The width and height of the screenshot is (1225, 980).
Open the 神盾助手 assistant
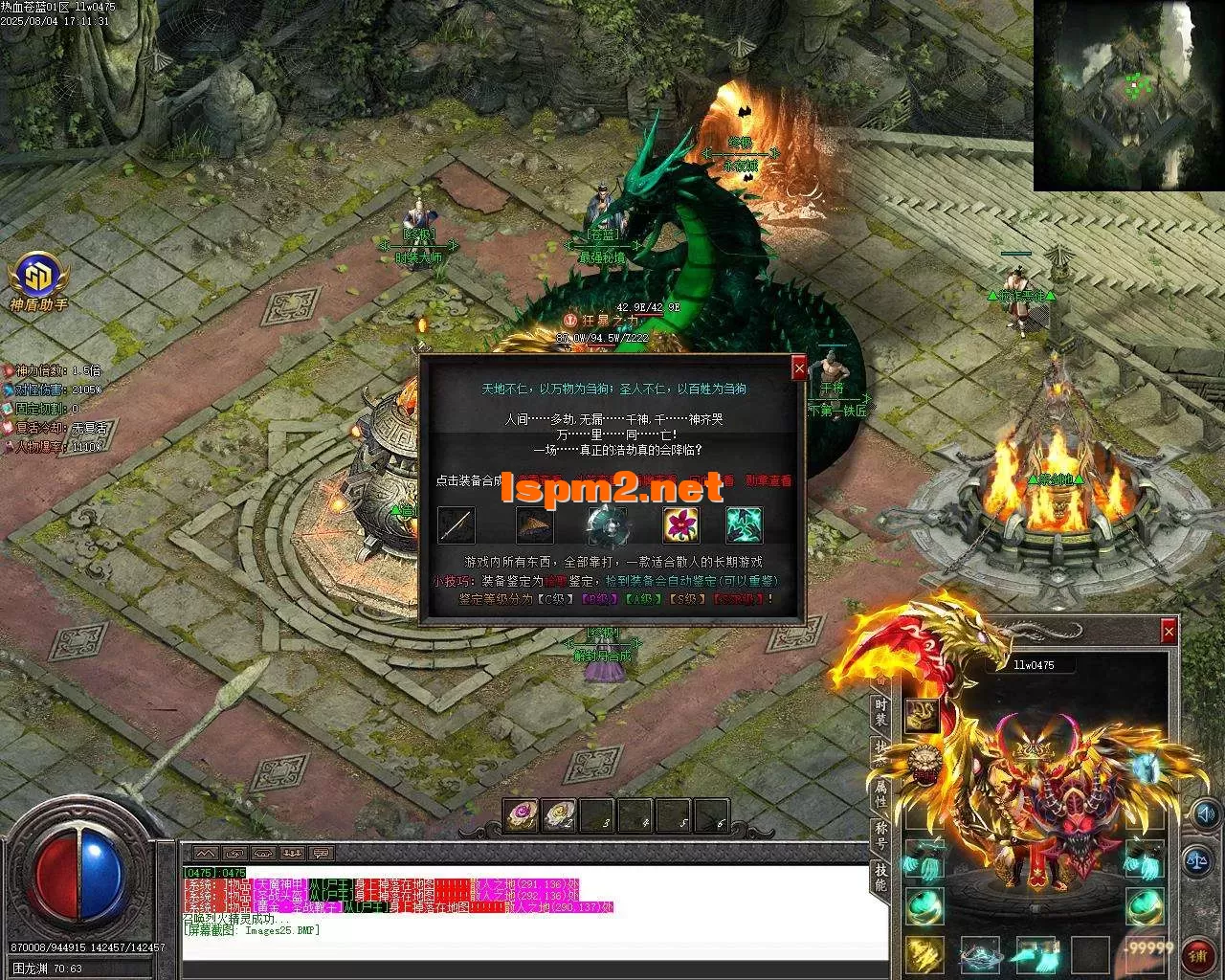[38, 276]
